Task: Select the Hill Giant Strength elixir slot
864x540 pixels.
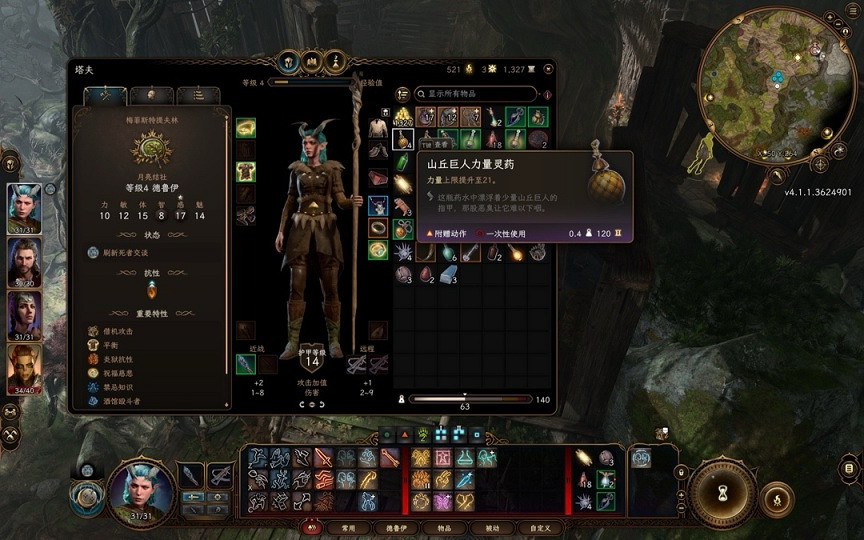Action: click(404, 139)
